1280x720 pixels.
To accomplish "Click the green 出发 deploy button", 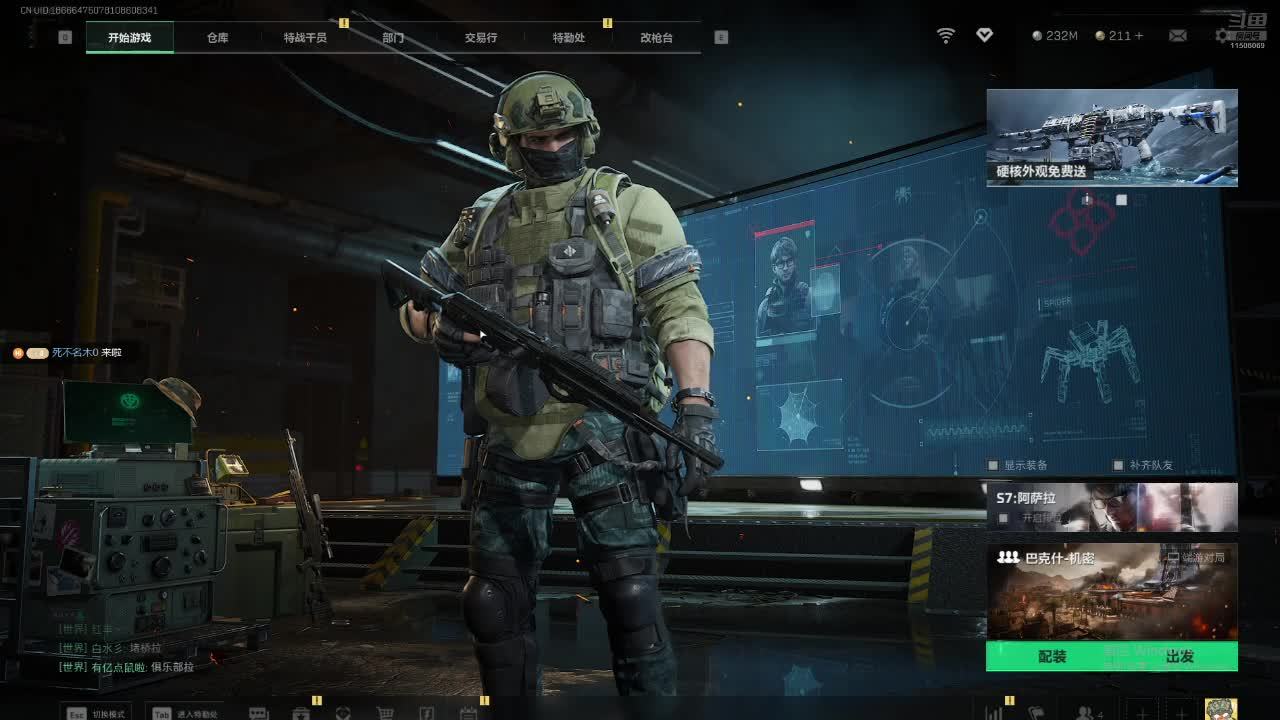I will [1180, 657].
